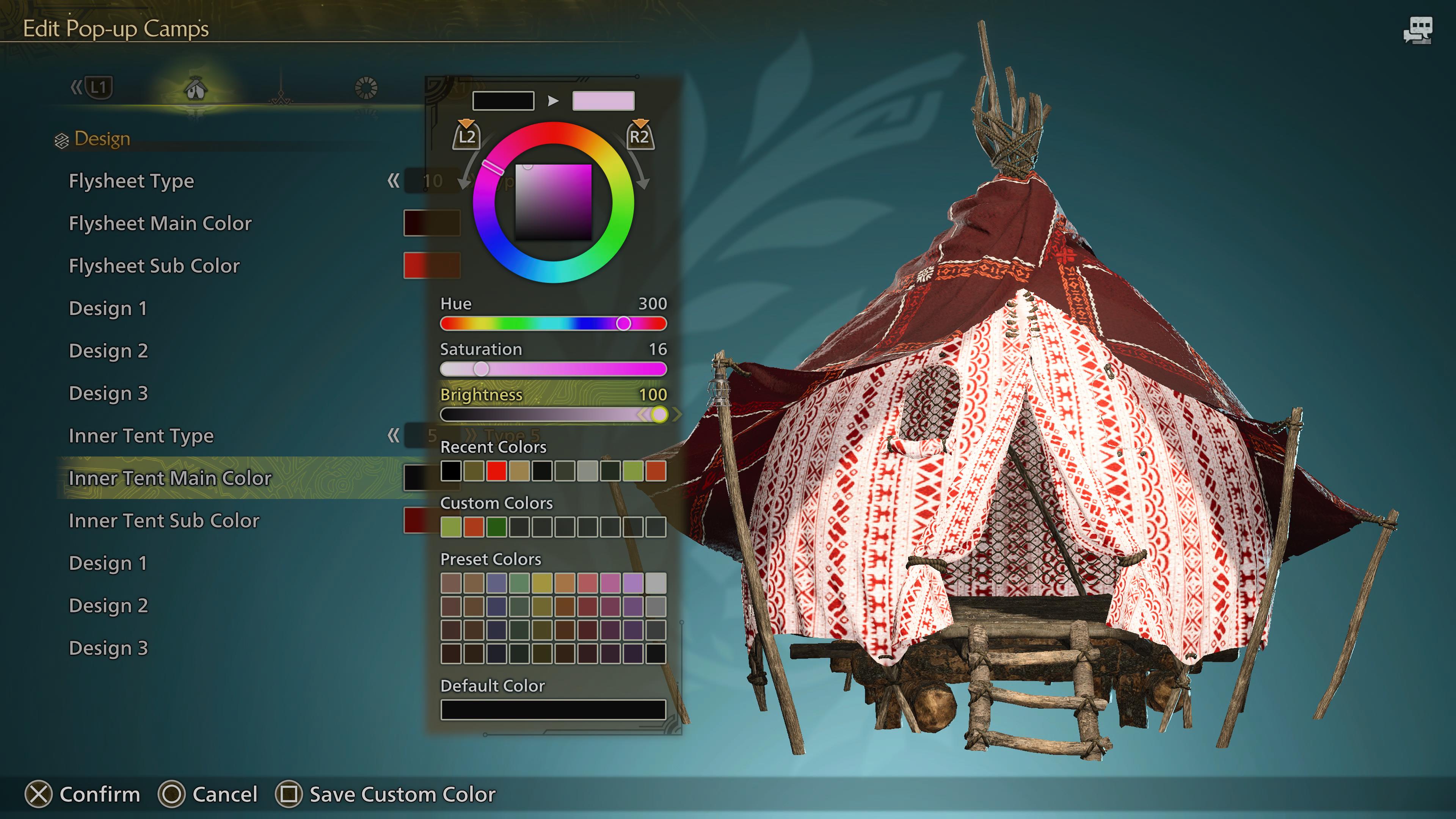Select the Flysheet Main Color option
Viewport: 1456px width, 819px height.
160,224
